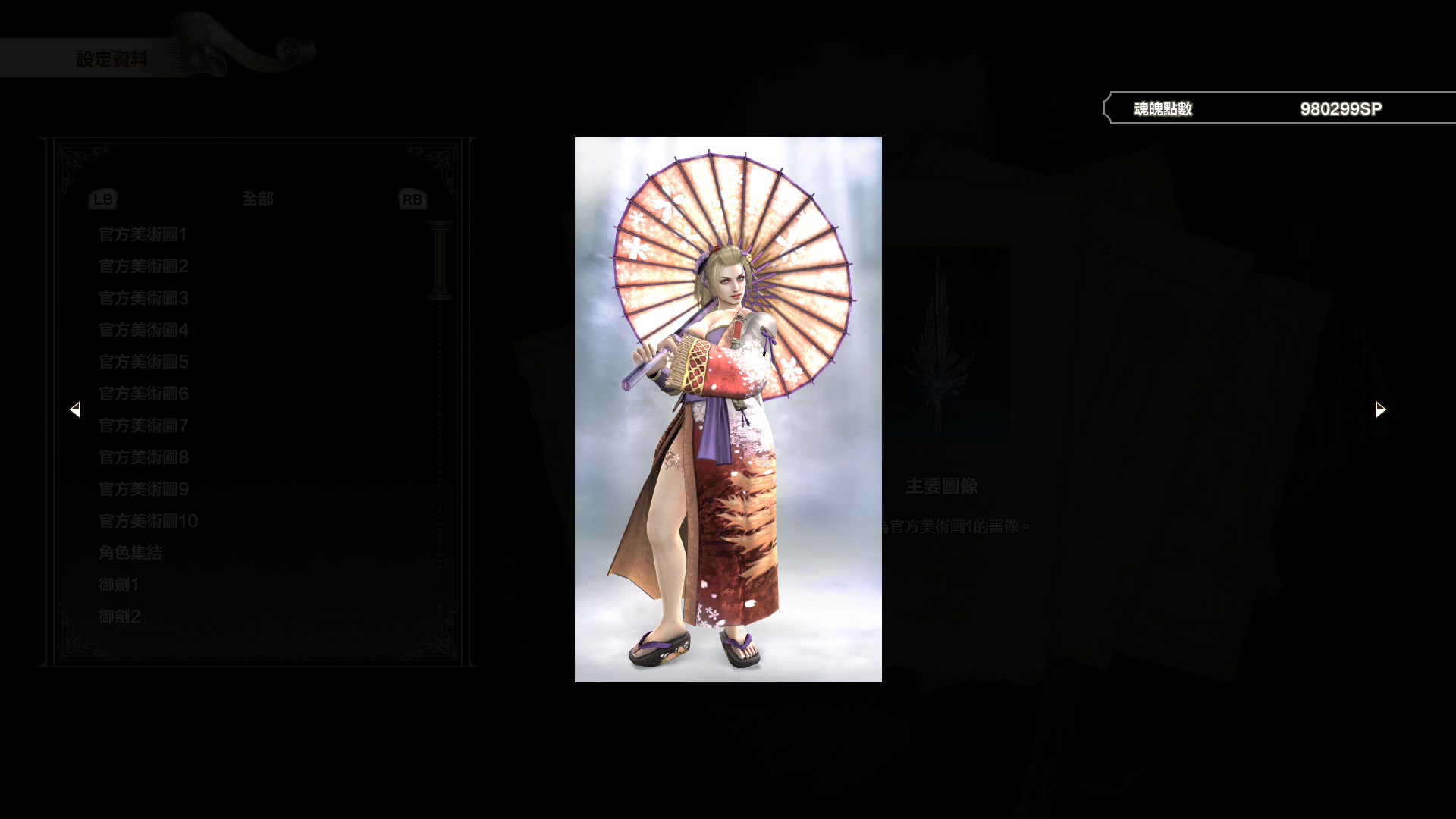This screenshot has width=1456, height=819.
Task: Click the RB shoulder button icon
Action: [412, 199]
